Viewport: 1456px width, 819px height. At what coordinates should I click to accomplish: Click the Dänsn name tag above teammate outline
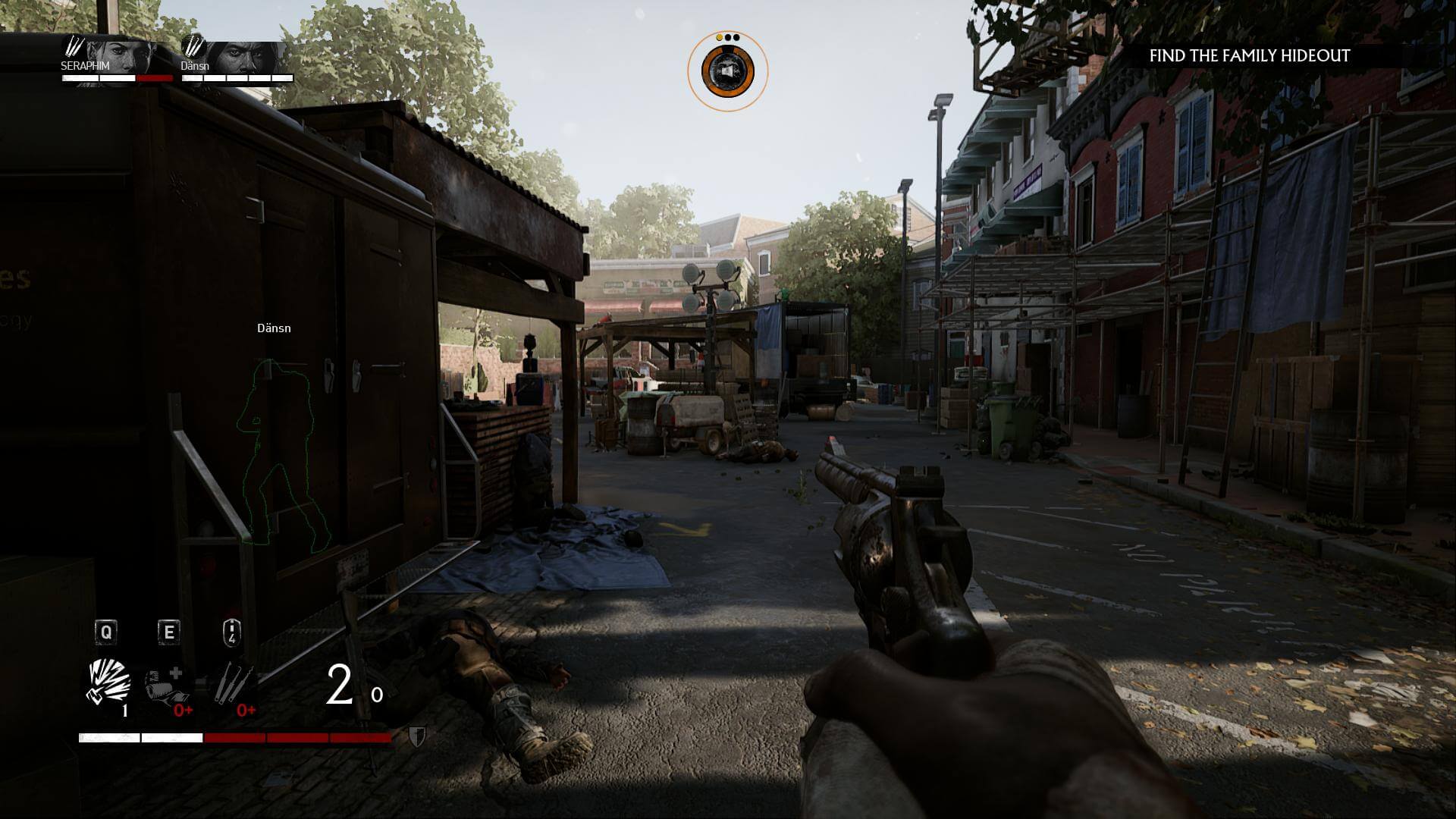click(x=274, y=328)
